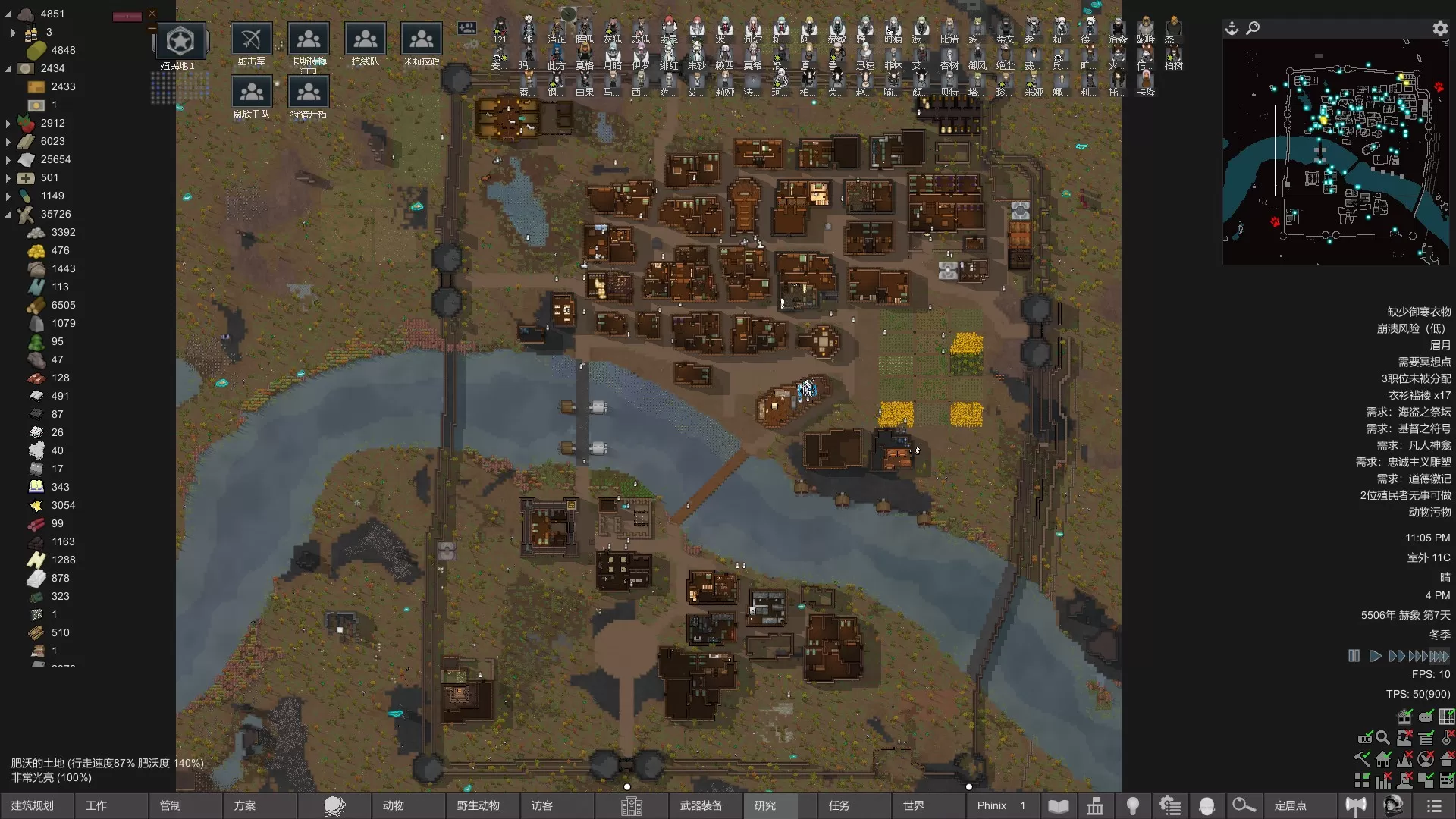Viewport: 1456px width, 819px height.
Task: Open the 研究 research tab
Action: (765, 805)
